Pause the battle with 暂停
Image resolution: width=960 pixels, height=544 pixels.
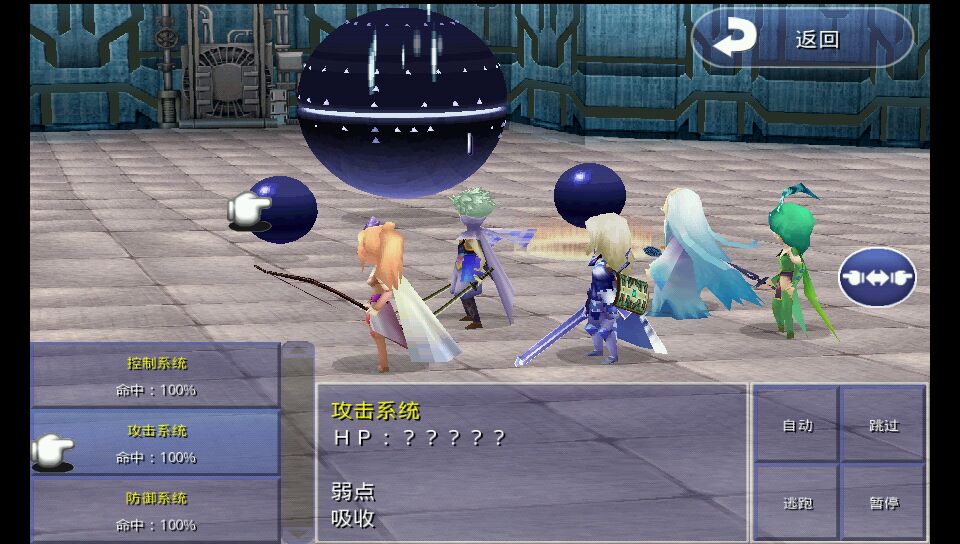(x=883, y=502)
